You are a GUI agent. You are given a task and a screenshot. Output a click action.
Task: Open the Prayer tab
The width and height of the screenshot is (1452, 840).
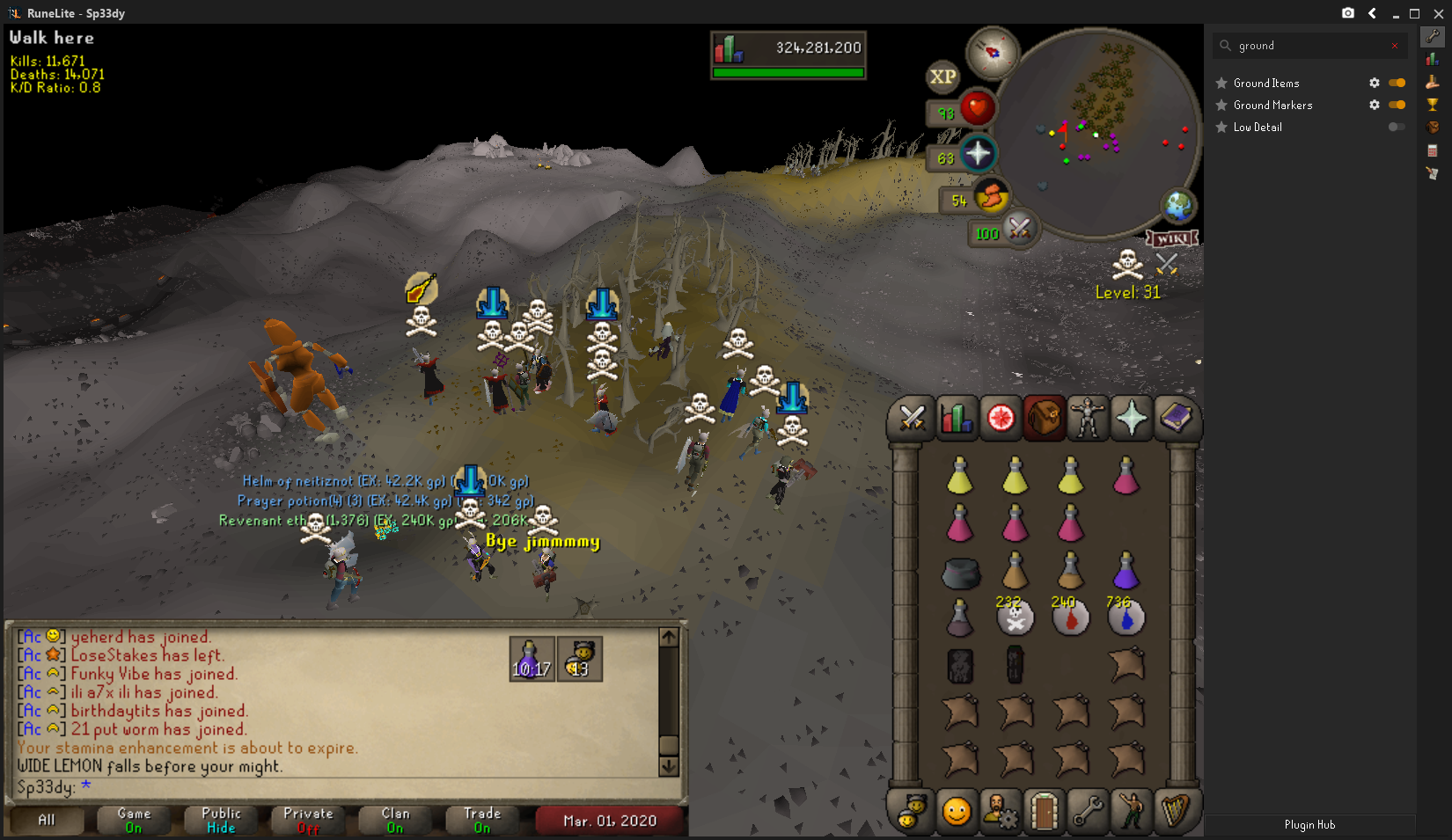point(1132,419)
